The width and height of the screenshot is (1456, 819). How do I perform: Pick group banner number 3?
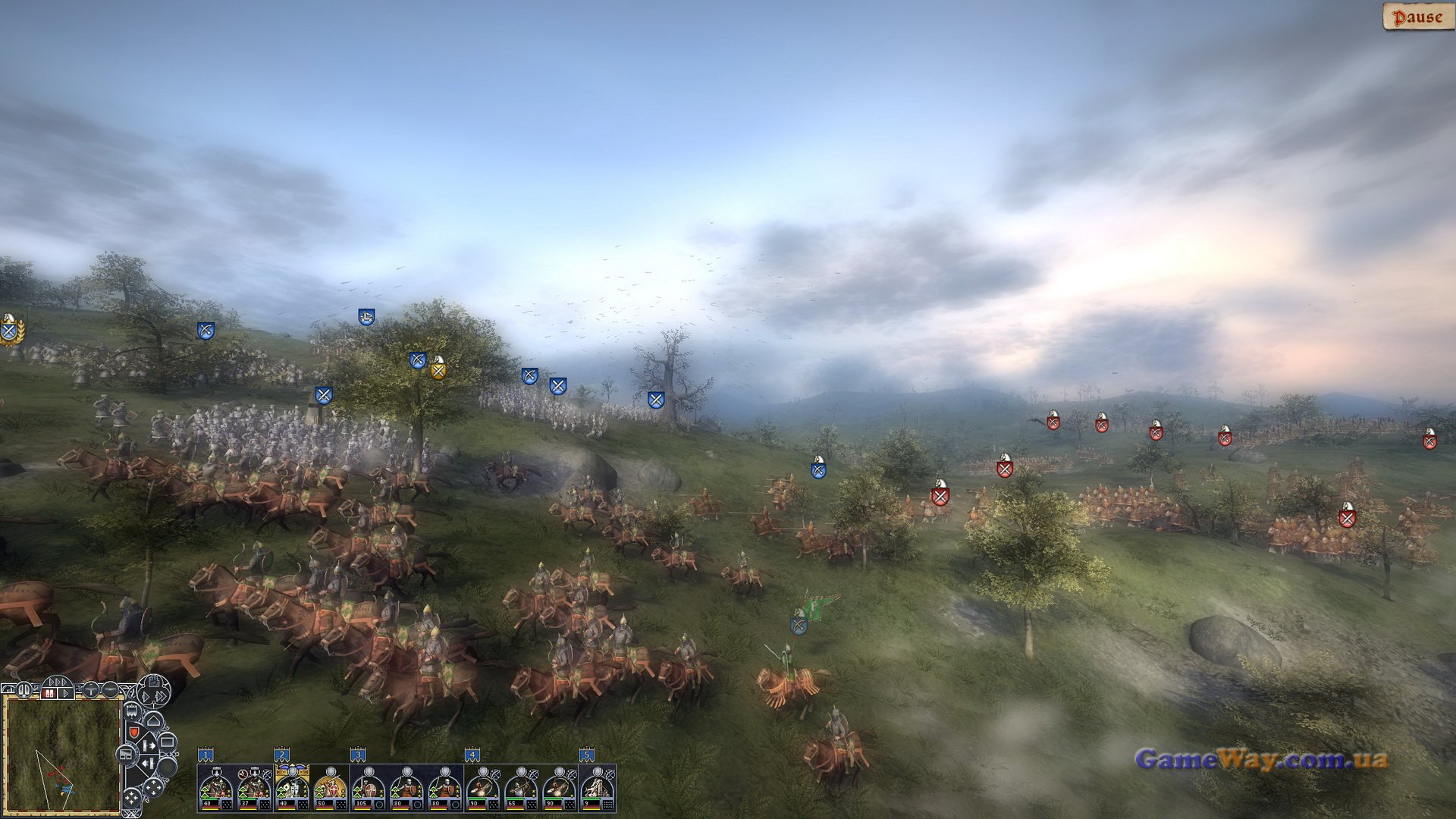358,755
